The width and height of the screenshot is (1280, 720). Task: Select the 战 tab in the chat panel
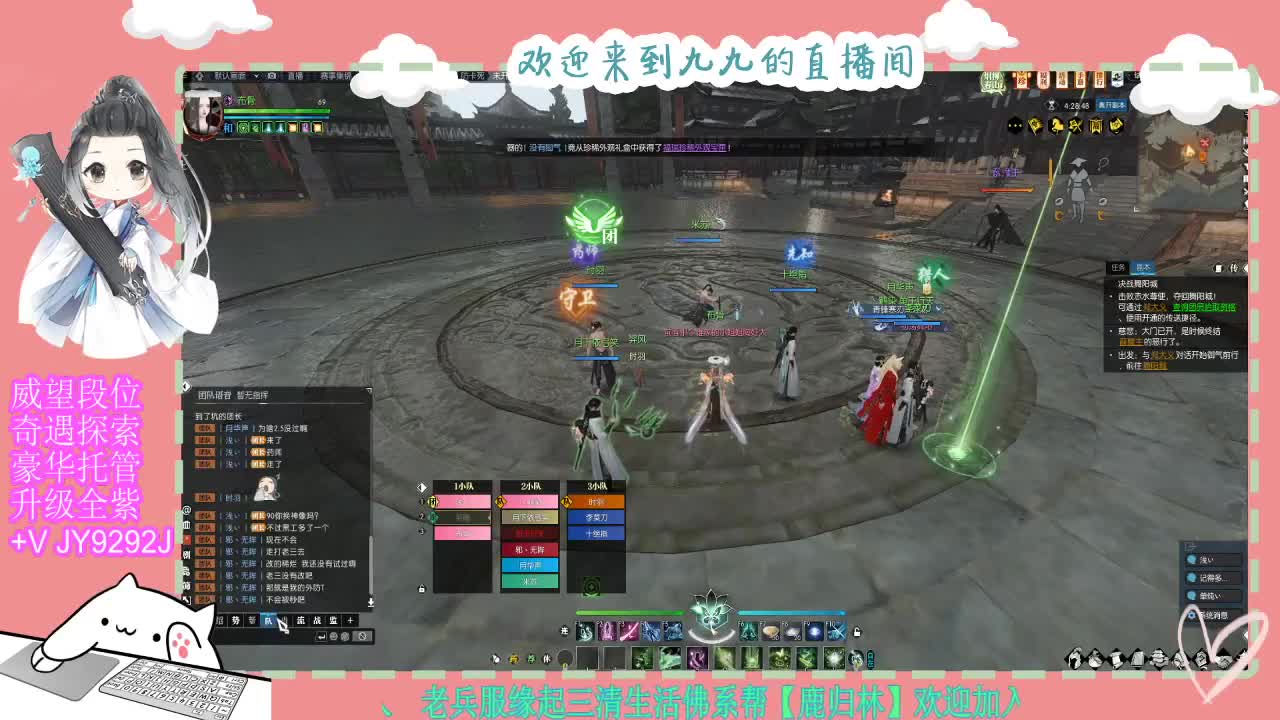[x=318, y=620]
